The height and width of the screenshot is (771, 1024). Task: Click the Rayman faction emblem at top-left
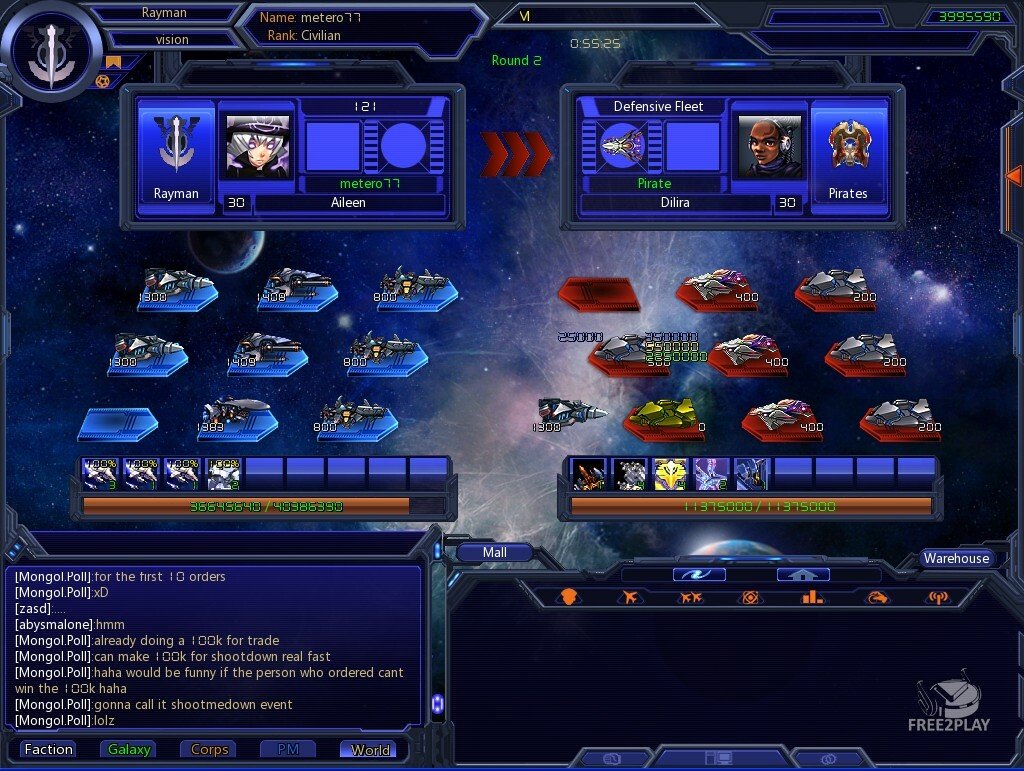[48, 50]
